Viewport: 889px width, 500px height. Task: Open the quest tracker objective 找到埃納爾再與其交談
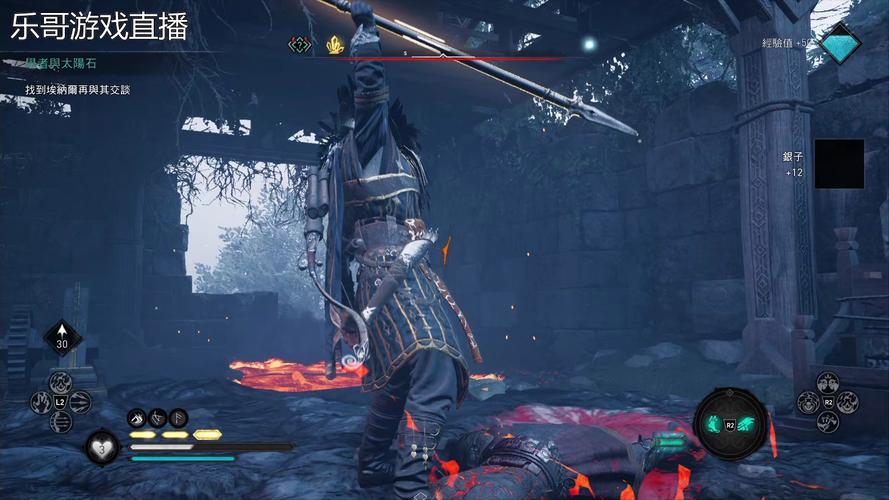(x=78, y=90)
